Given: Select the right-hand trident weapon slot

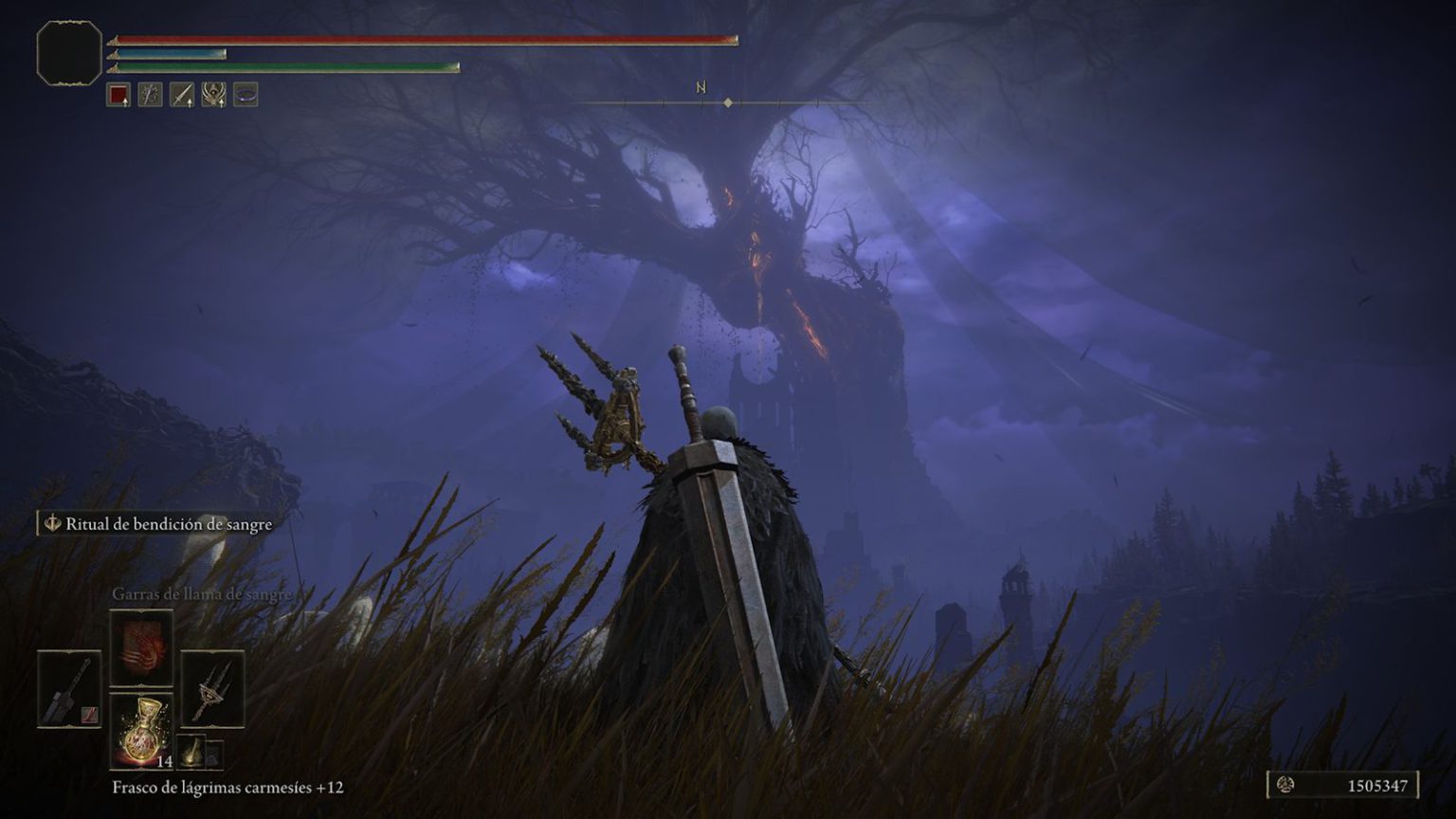Looking at the screenshot, I should [212, 689].
